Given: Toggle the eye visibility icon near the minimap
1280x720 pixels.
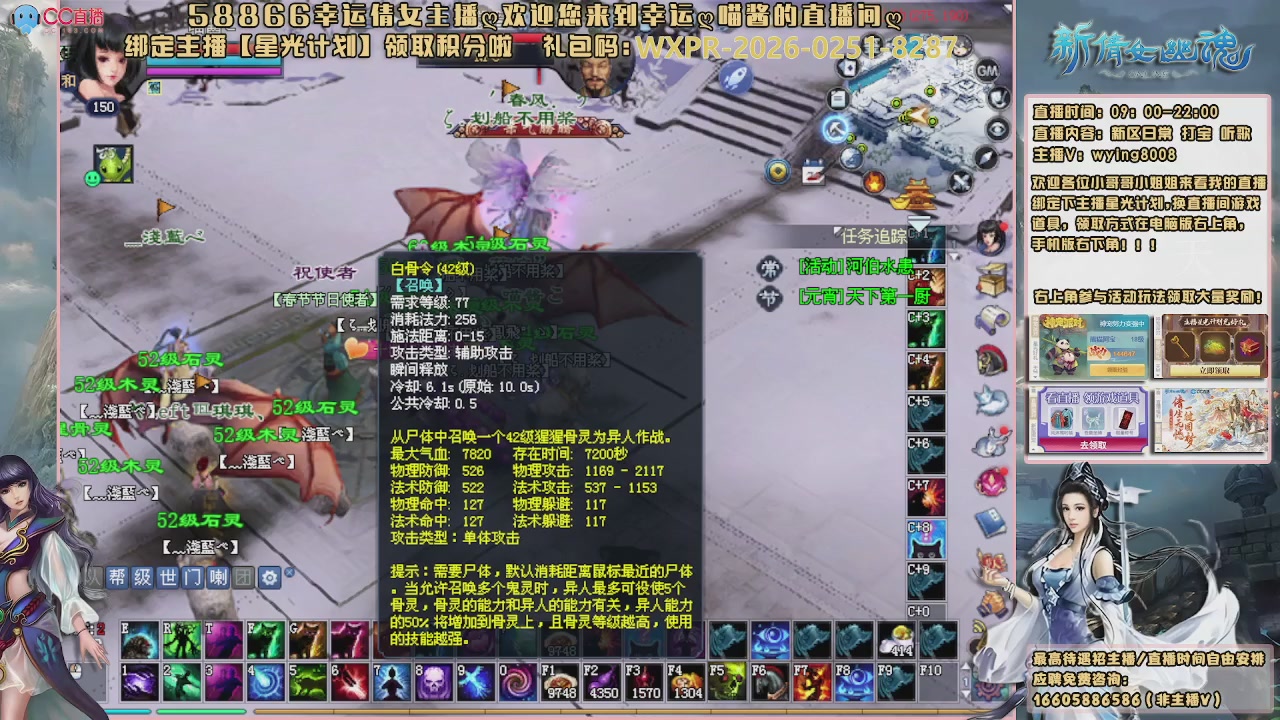Looking at the screenshot, I should [x=997, y=127].
